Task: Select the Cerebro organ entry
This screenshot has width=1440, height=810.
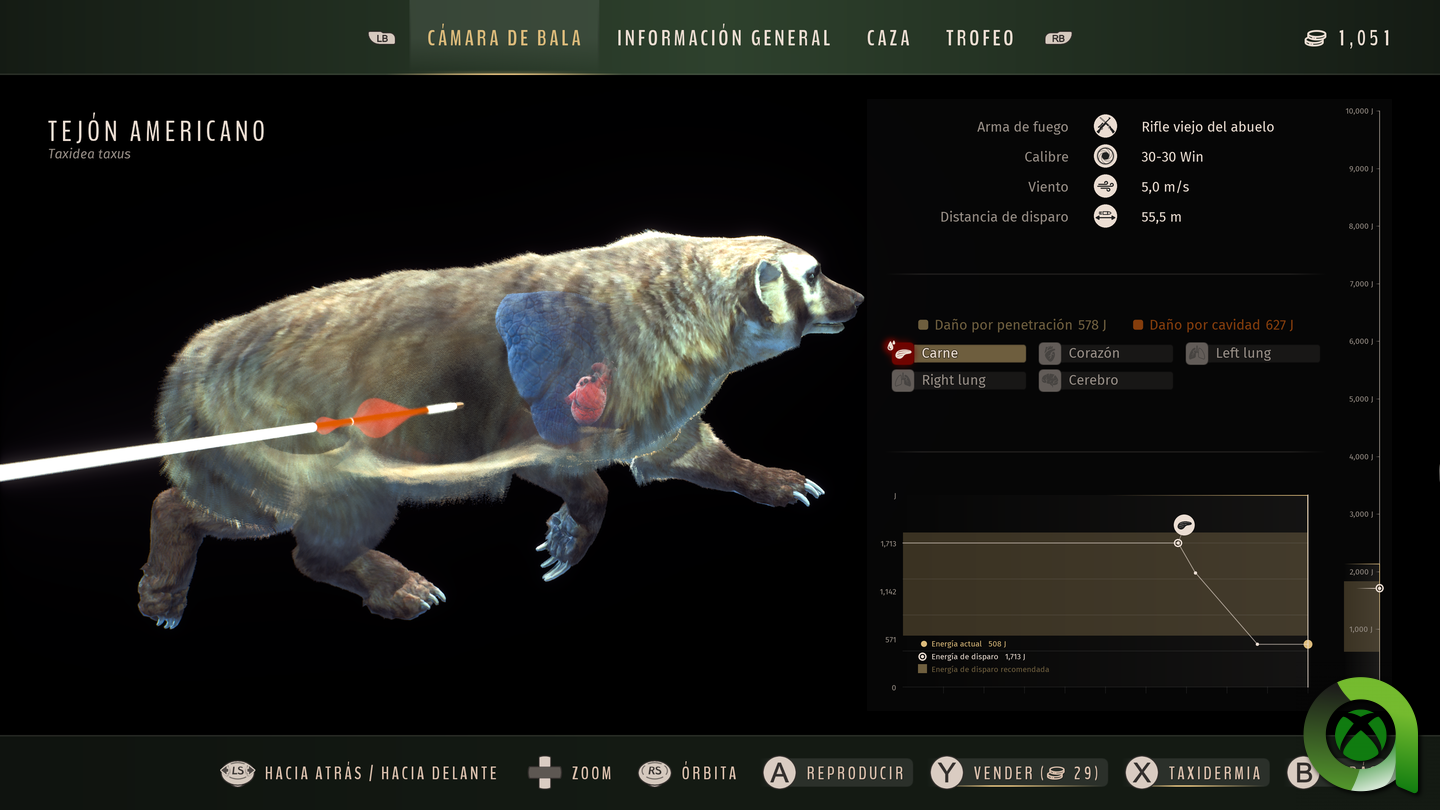Action: click(1105, 380)
